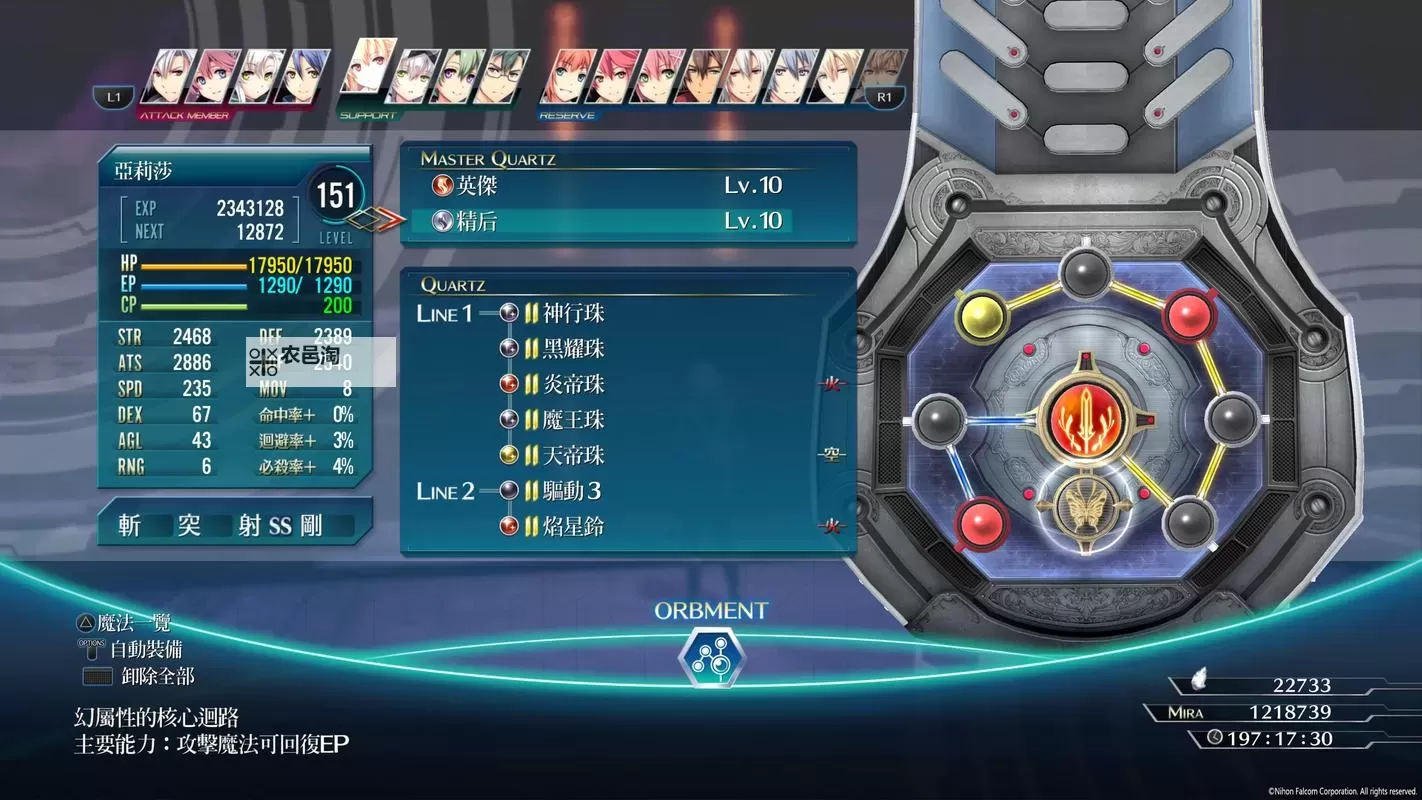Choose the 黑耀珠 quartz entry
The image size is (1422, 800).
click(x=573, y=349)
